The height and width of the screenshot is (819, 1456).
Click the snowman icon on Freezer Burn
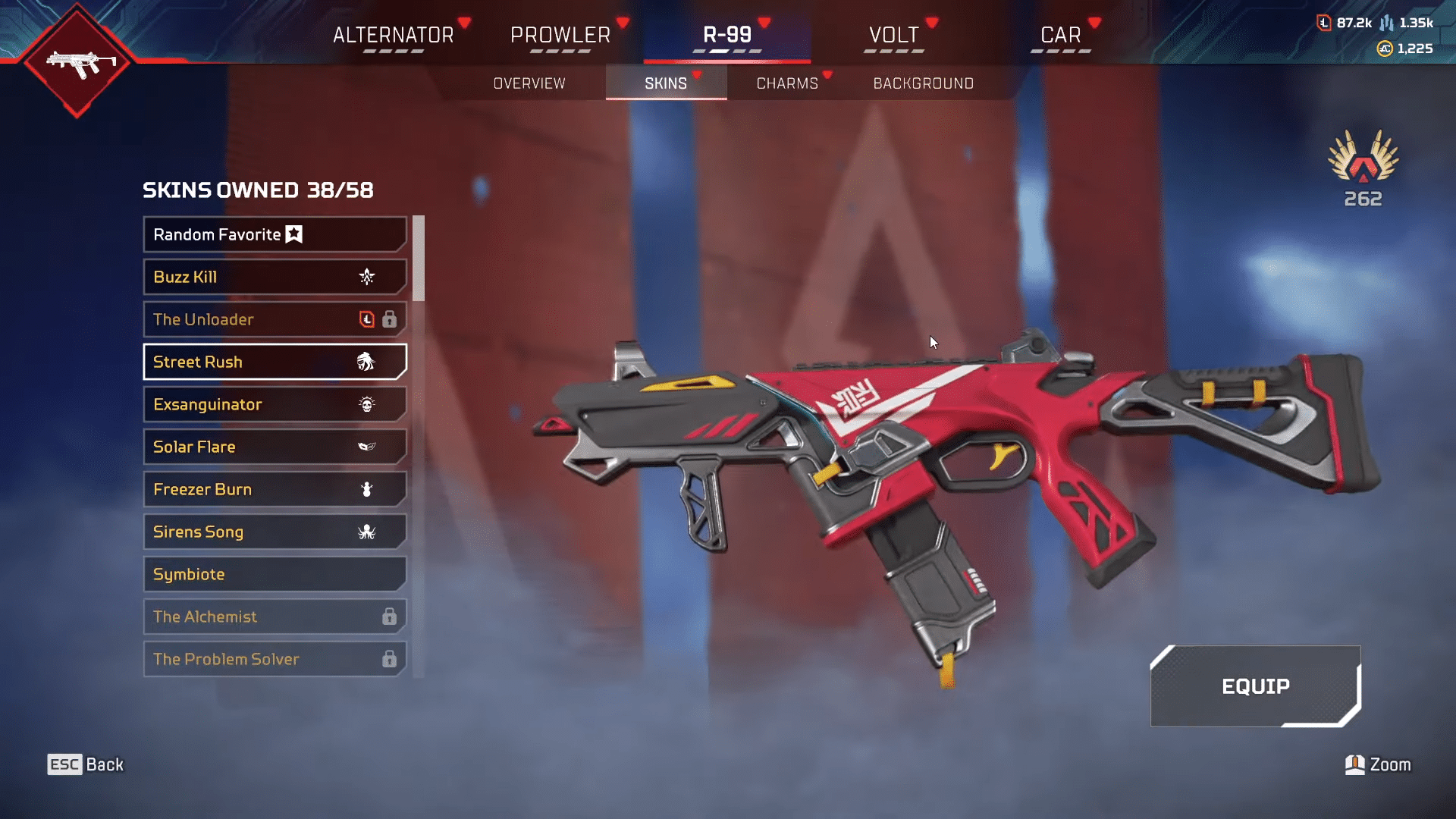(x=367, y=489)
